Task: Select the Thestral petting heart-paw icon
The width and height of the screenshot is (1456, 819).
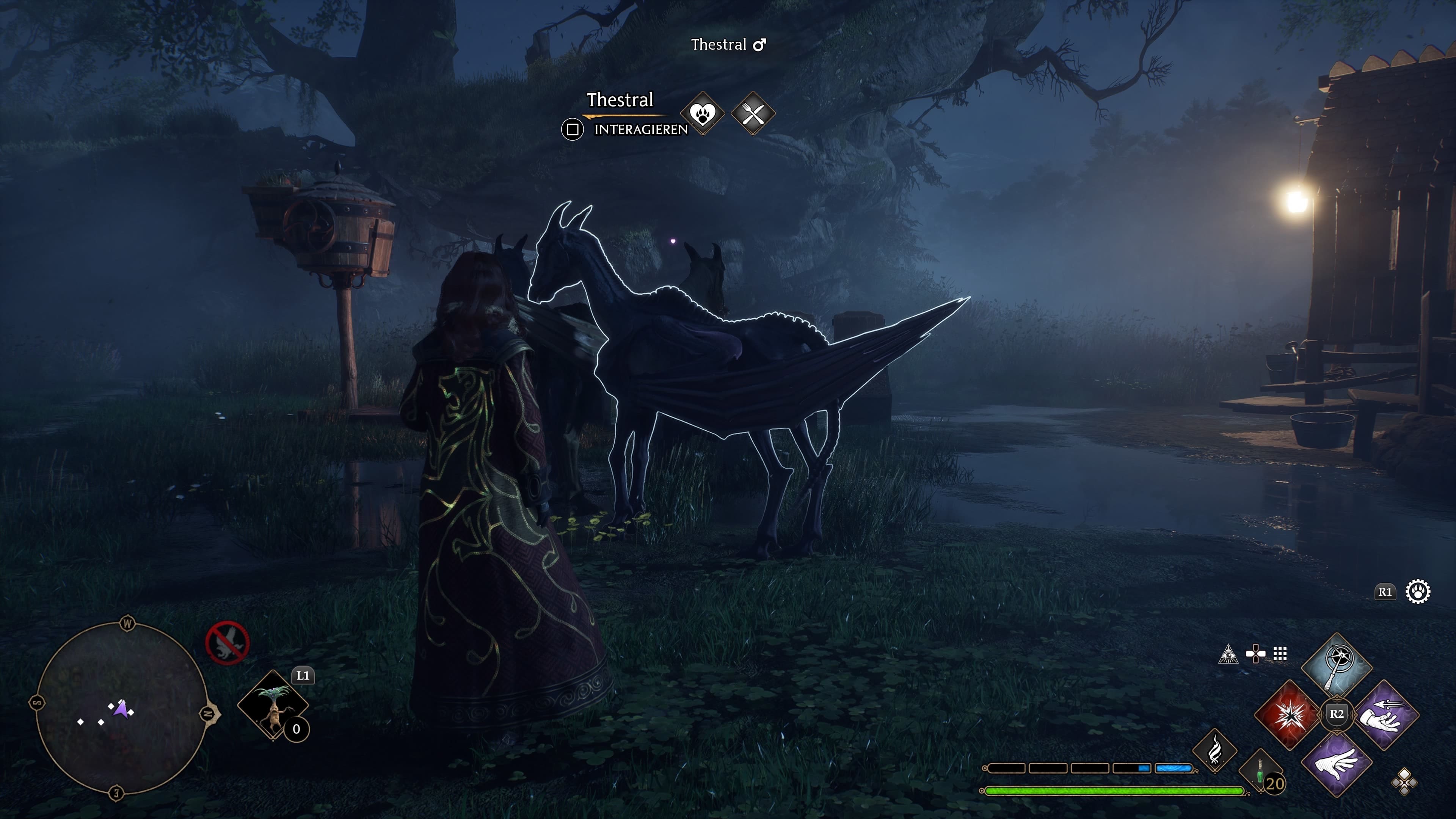Action: (703, 114)
